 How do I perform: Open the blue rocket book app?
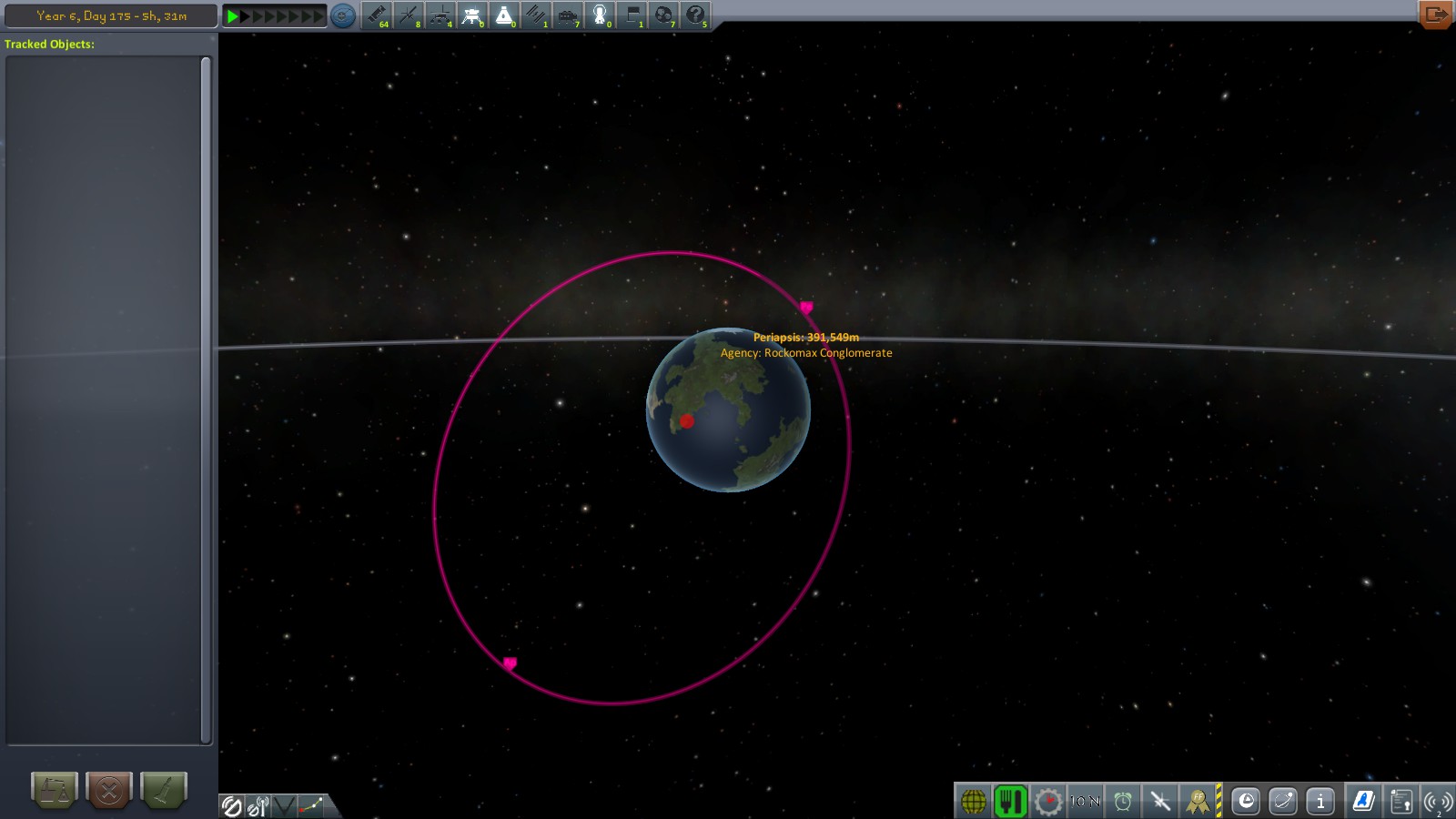(x=1363, y=801)
